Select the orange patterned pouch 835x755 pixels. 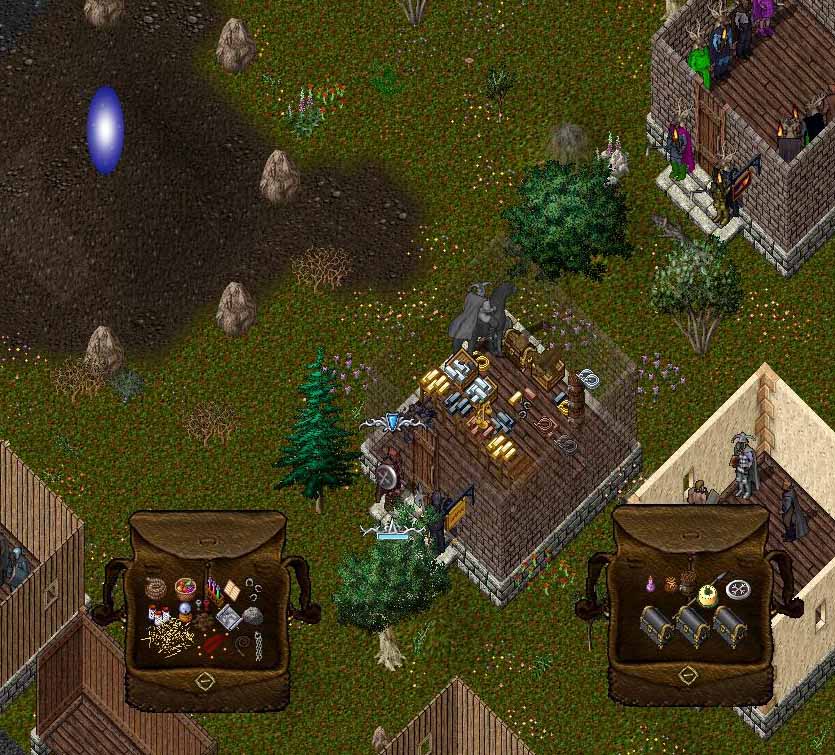(x=672, y=583)
